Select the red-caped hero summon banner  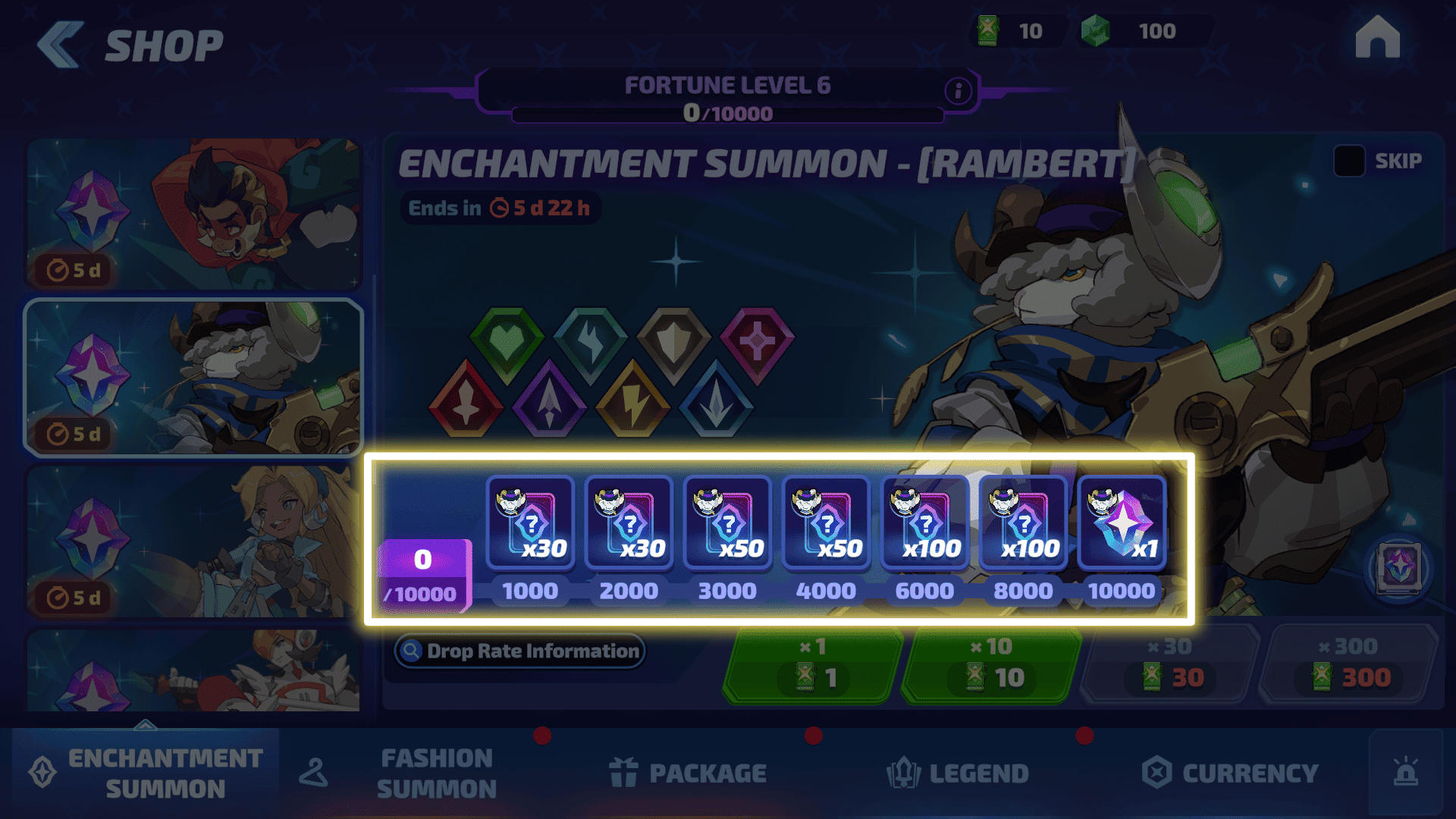[194, 214]
